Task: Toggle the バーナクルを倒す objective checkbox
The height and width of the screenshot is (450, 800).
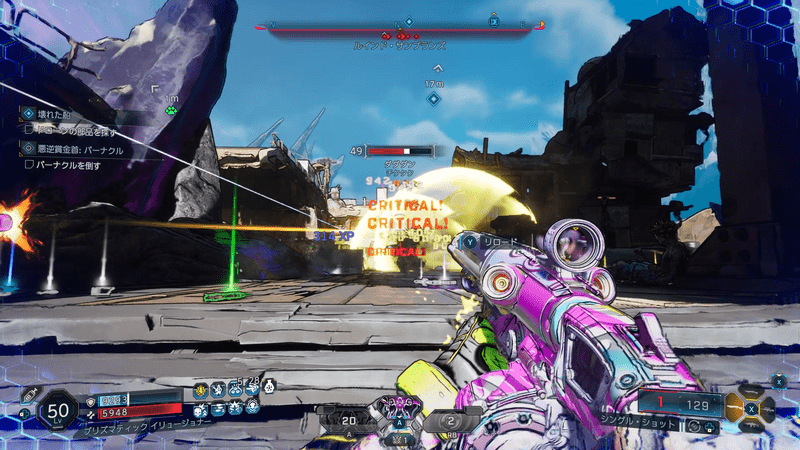Action: pos(30,163)
